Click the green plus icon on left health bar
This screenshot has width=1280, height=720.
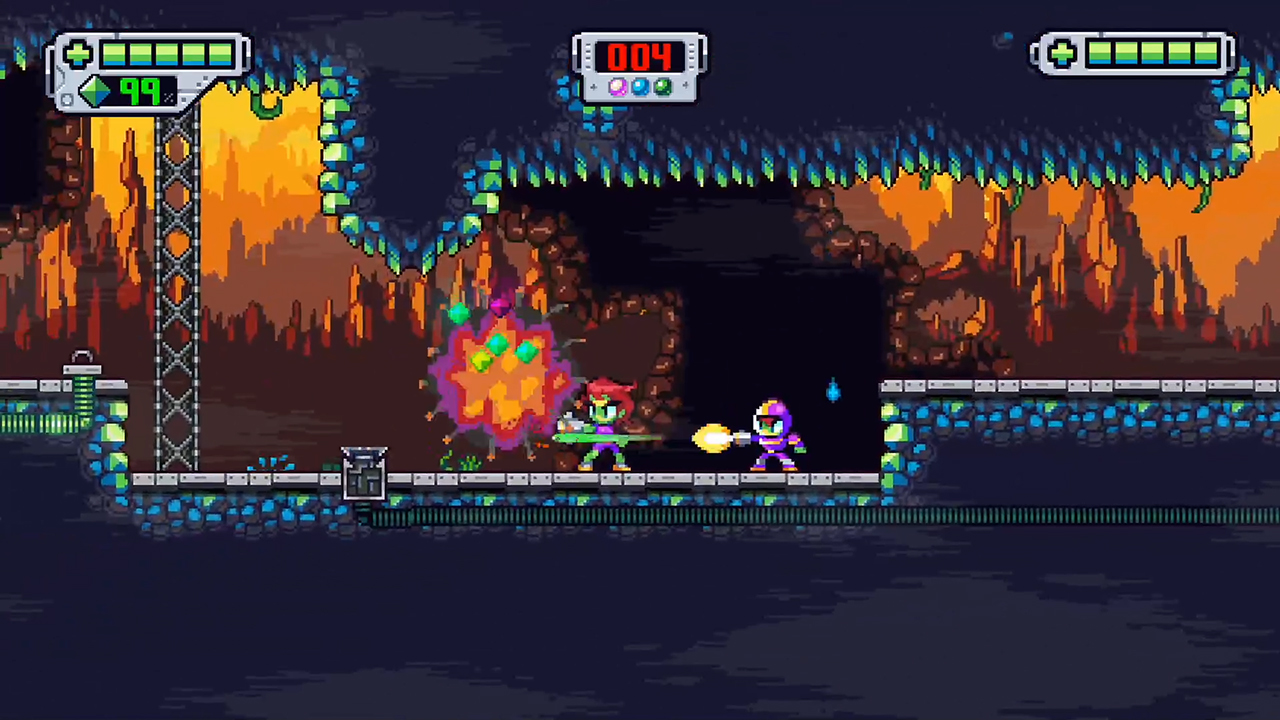(x=77, y=54)
